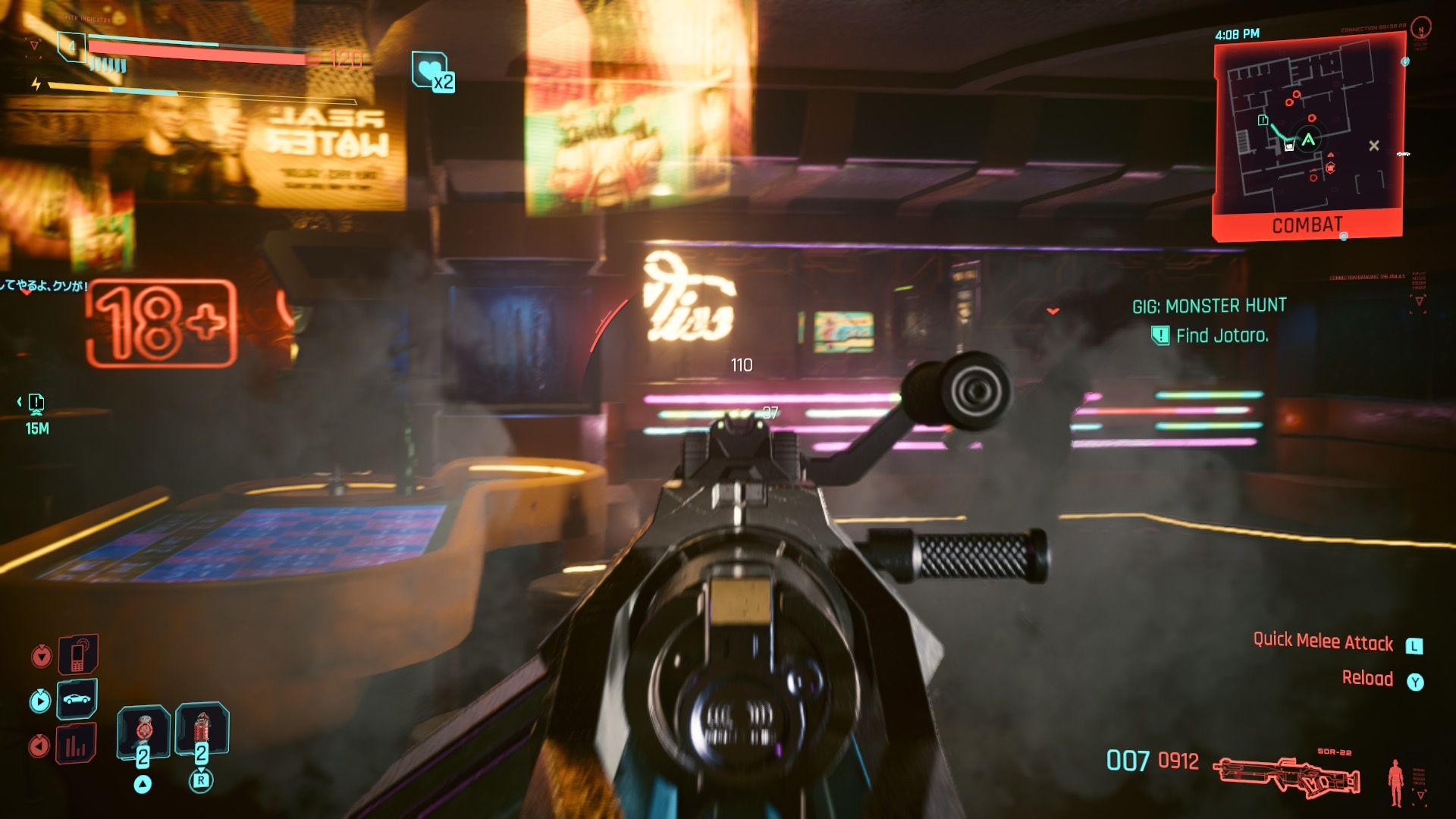
Task: Open the GIG: MONSTER HUNT objective header
Action: click(x=1207, y=305)
